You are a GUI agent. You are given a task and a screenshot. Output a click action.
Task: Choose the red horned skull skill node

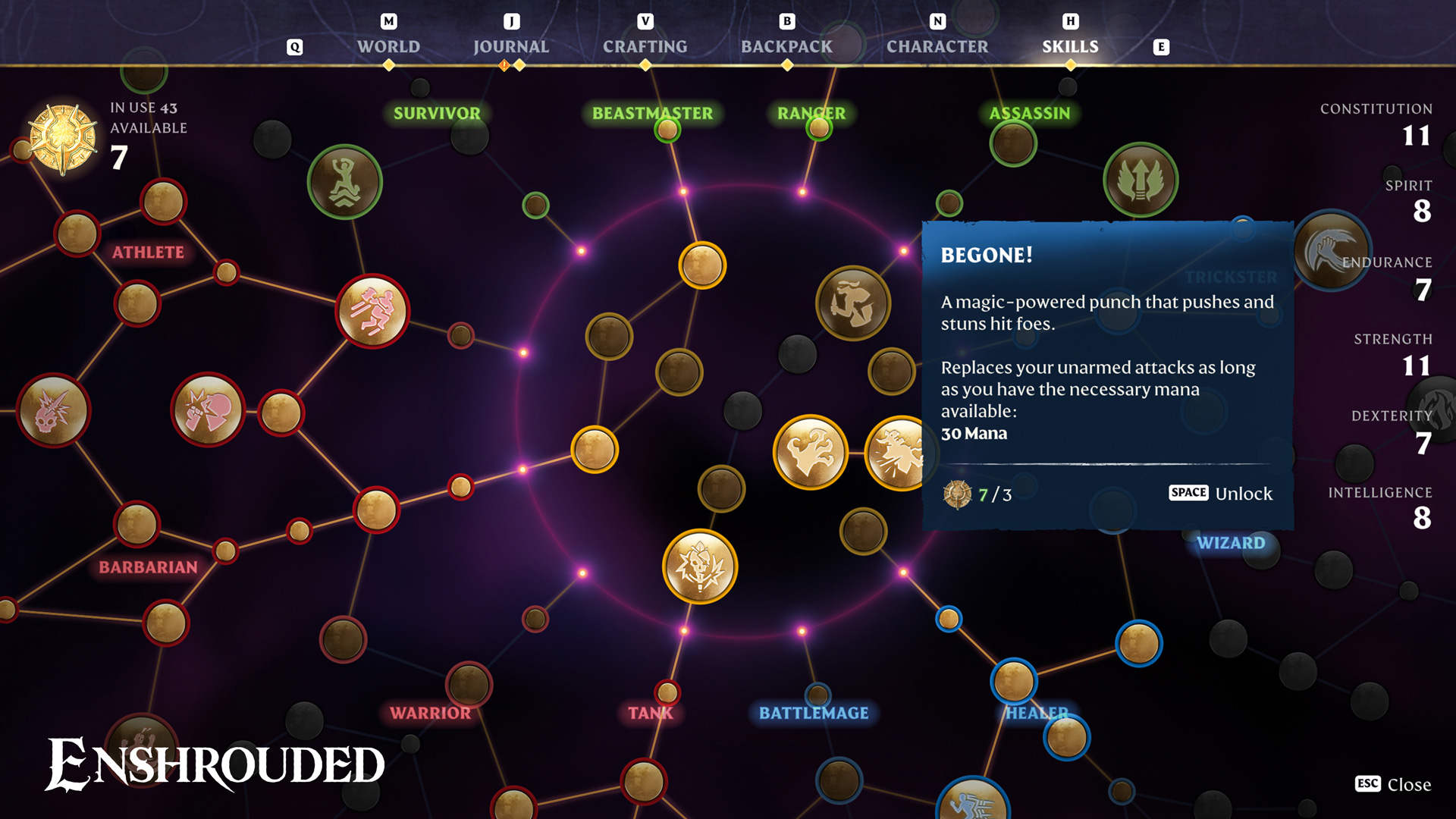(x=53, y=410)
